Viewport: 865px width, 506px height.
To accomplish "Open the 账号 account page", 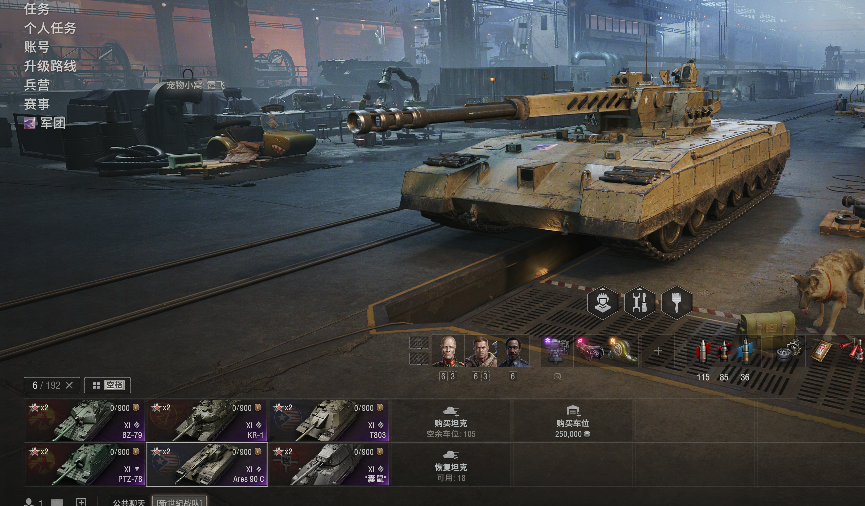I will (x=37, y=47).
